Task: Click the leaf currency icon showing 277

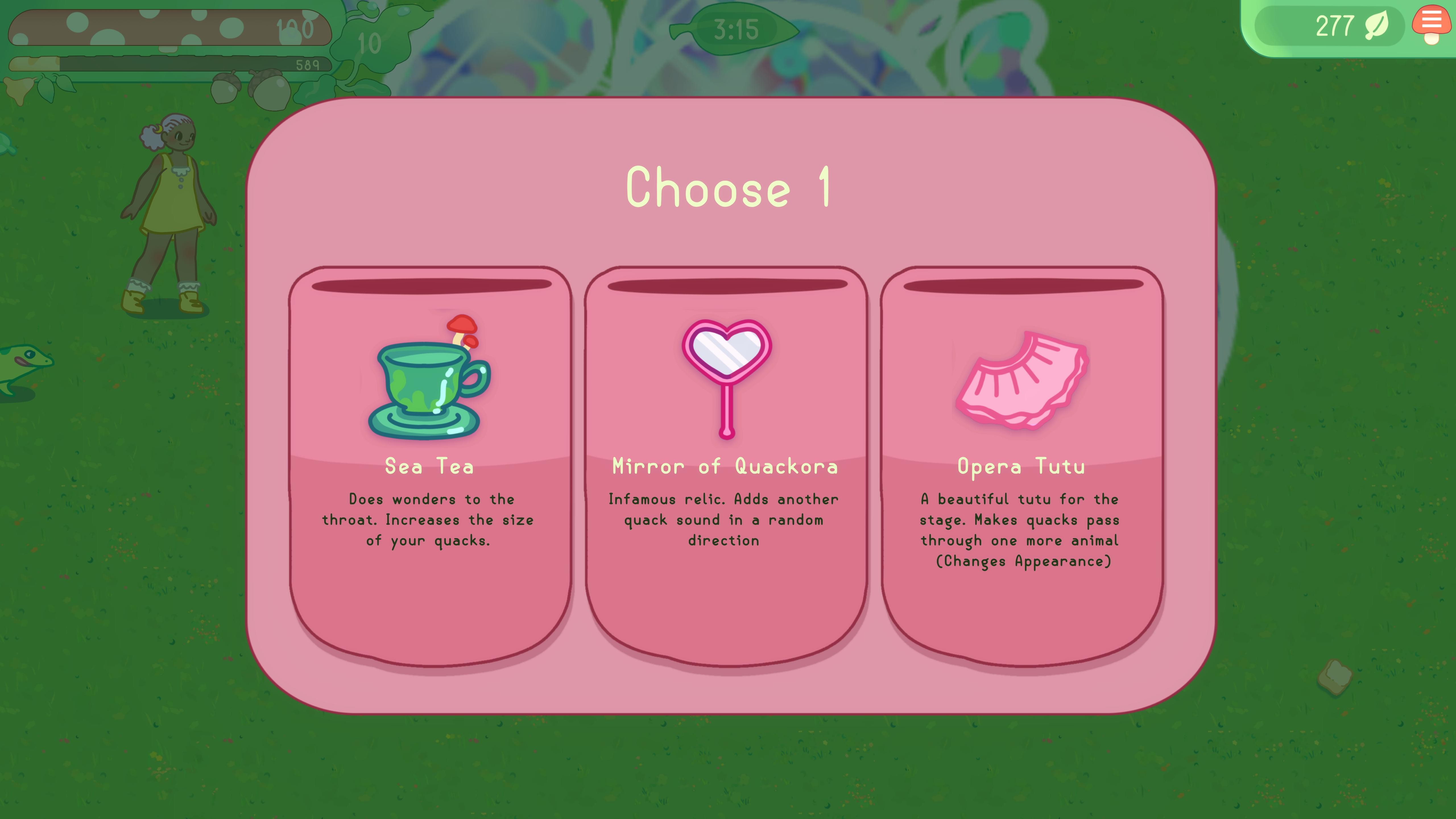Action: click(1379, 25)
